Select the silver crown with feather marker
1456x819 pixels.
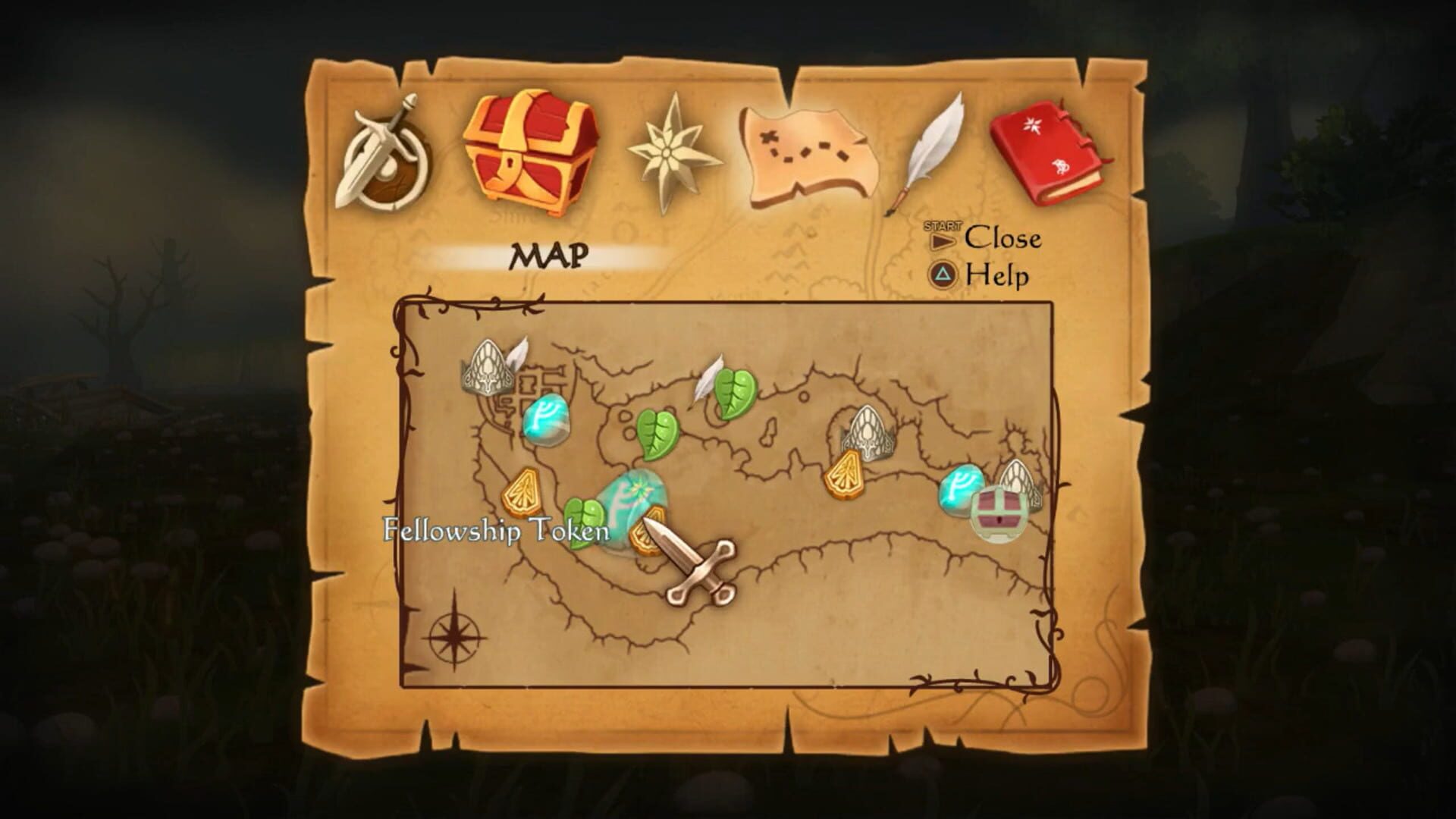(x=489, y=366)
